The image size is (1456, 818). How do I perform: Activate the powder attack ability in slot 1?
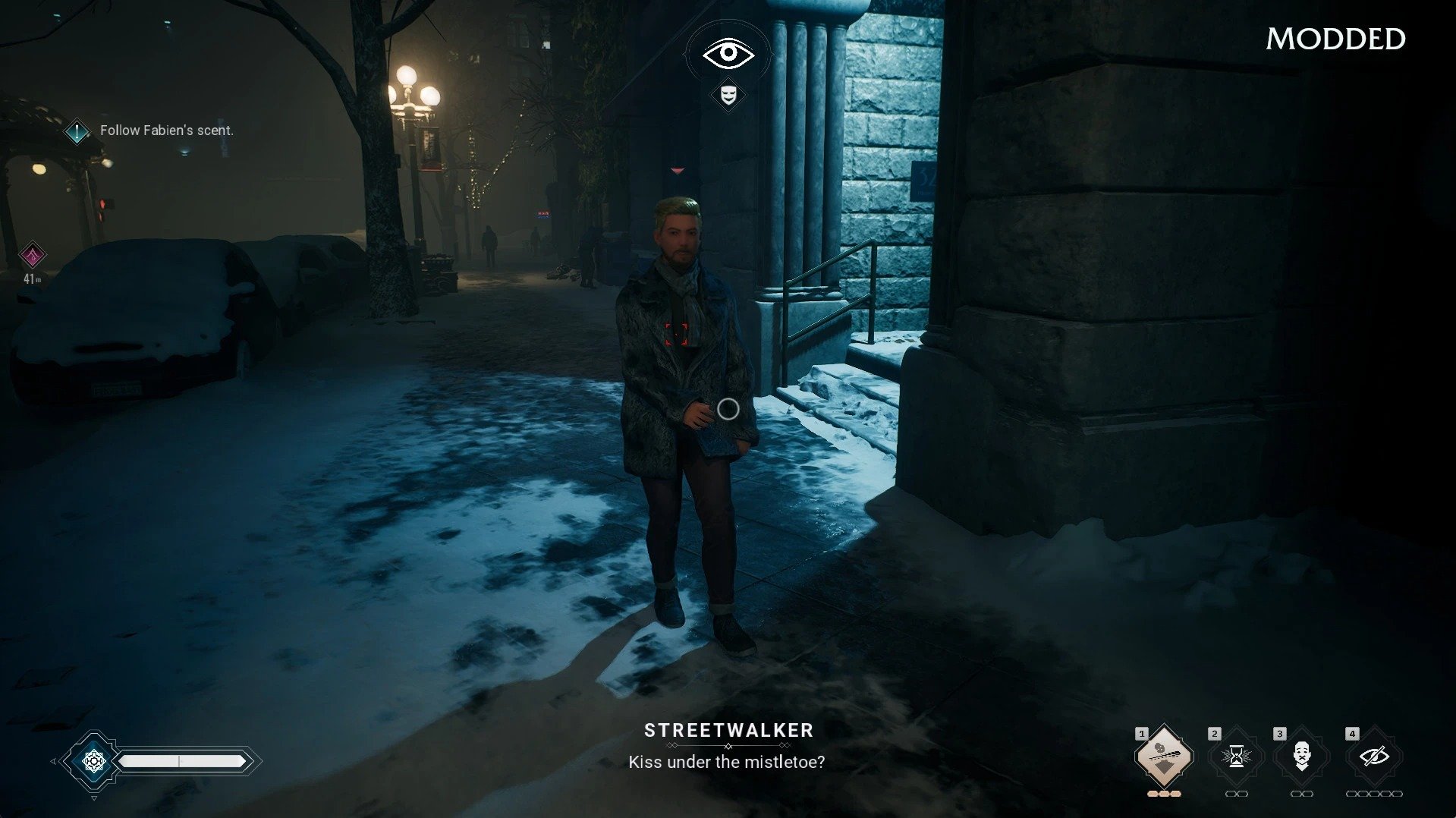click(1163, 757)
